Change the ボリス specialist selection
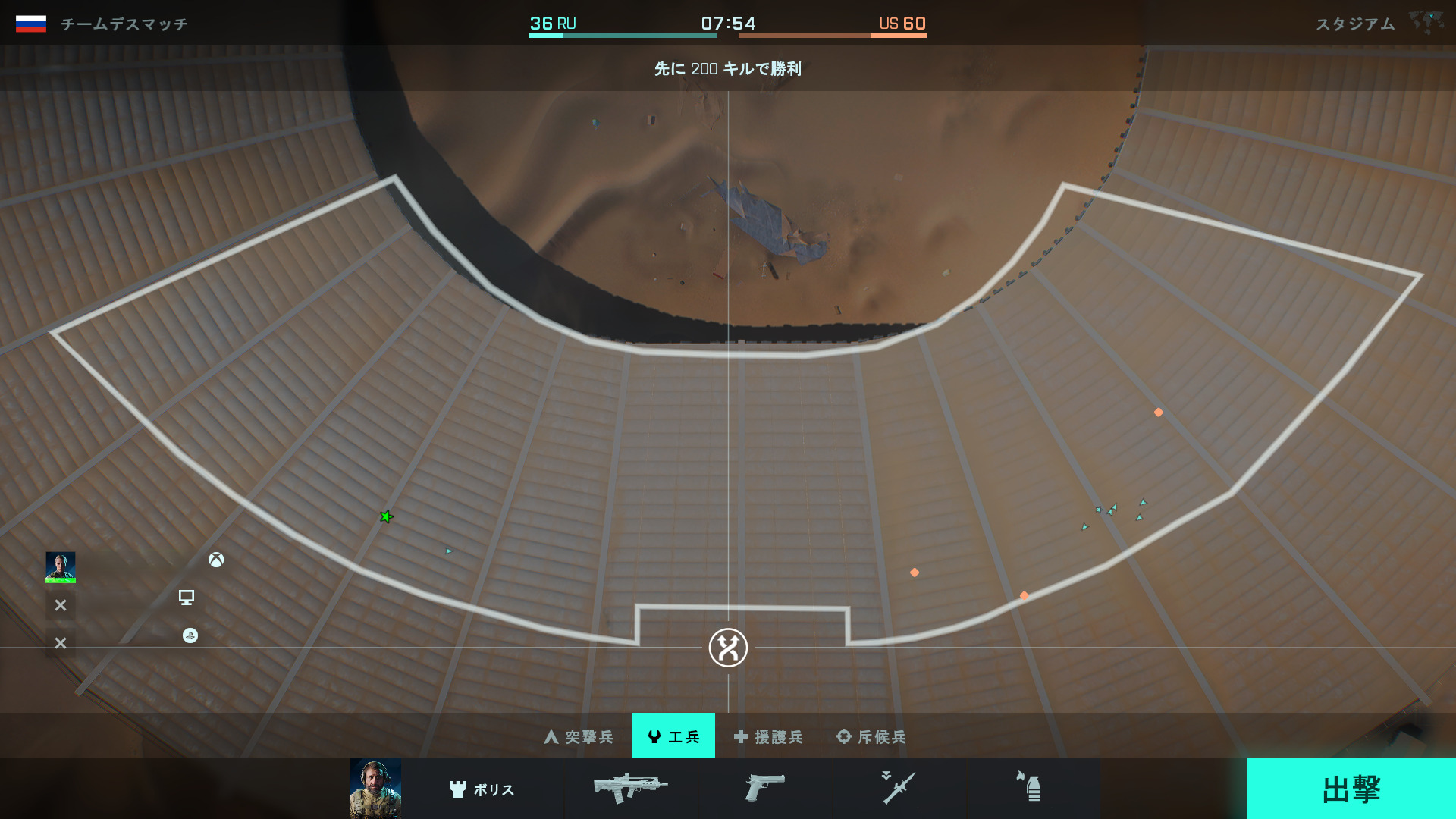1456x819 pixels. coord(482,789)
